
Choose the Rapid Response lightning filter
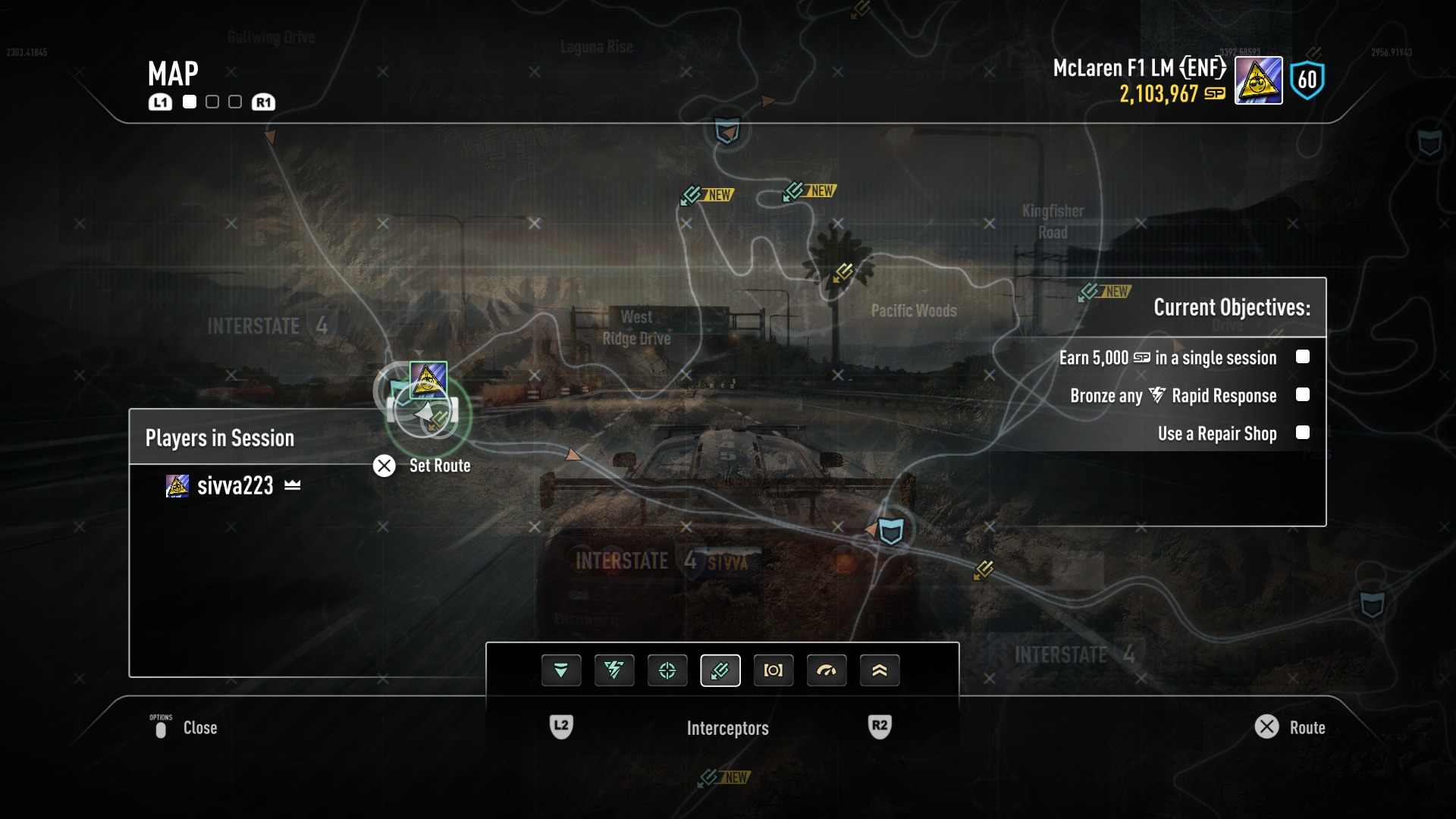point(613,670)
